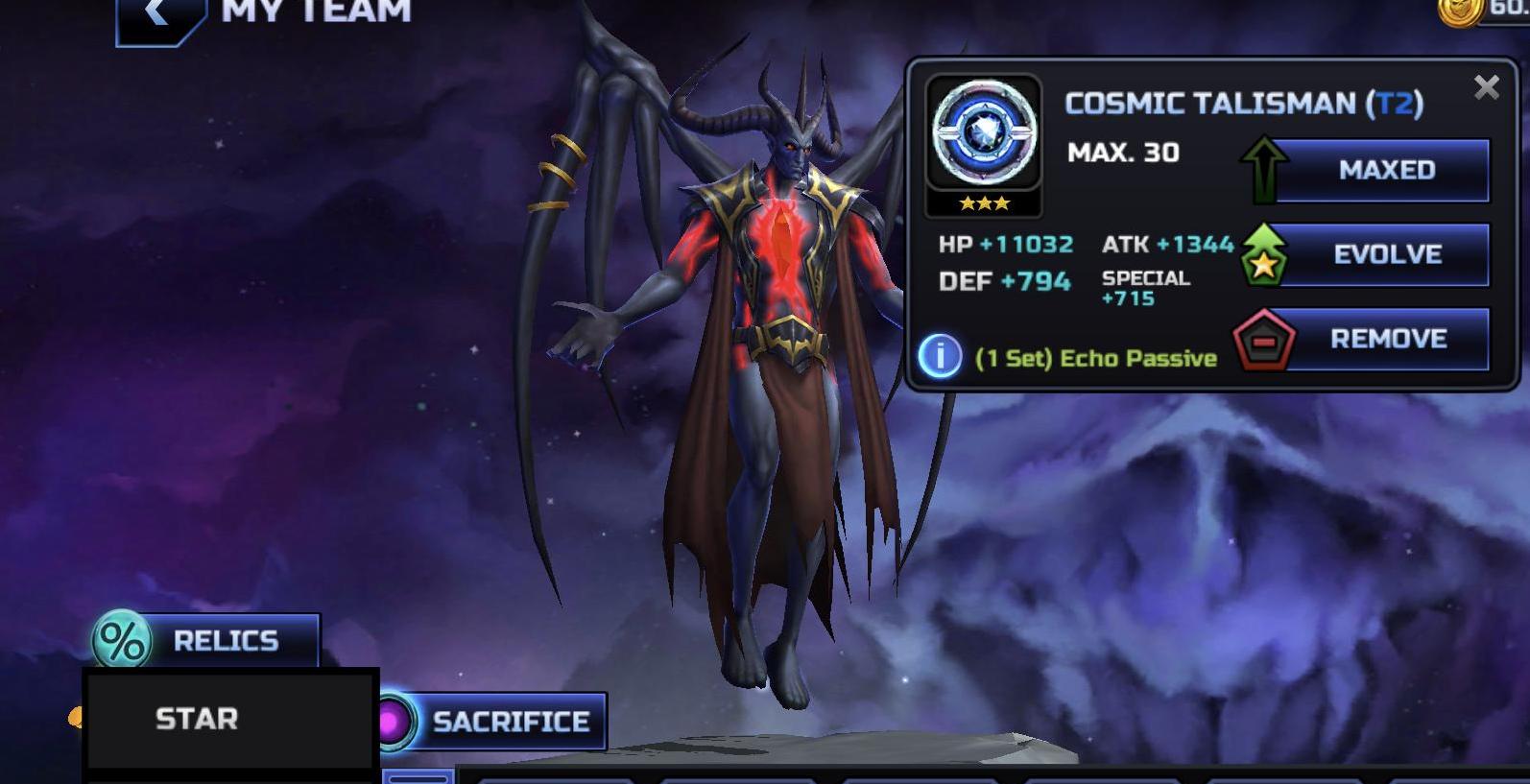The image size is (1530, 784).
Task: Select the Cosmic Talisman item icon
Action: [984, 134]
